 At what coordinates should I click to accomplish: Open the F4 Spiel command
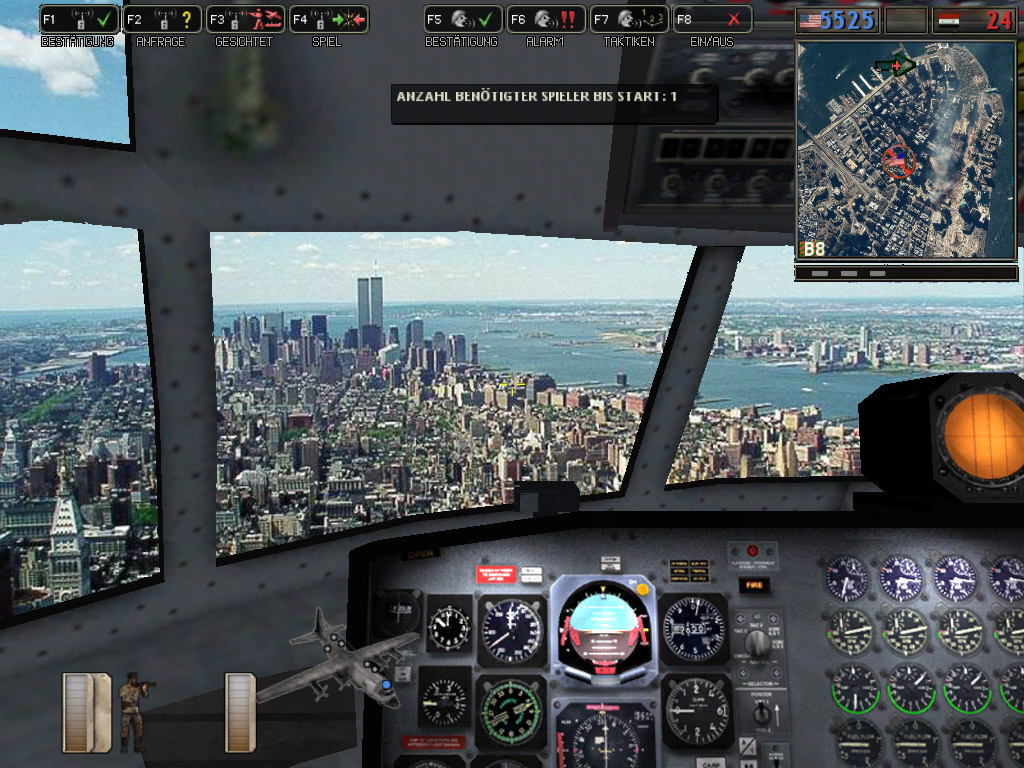328,19
